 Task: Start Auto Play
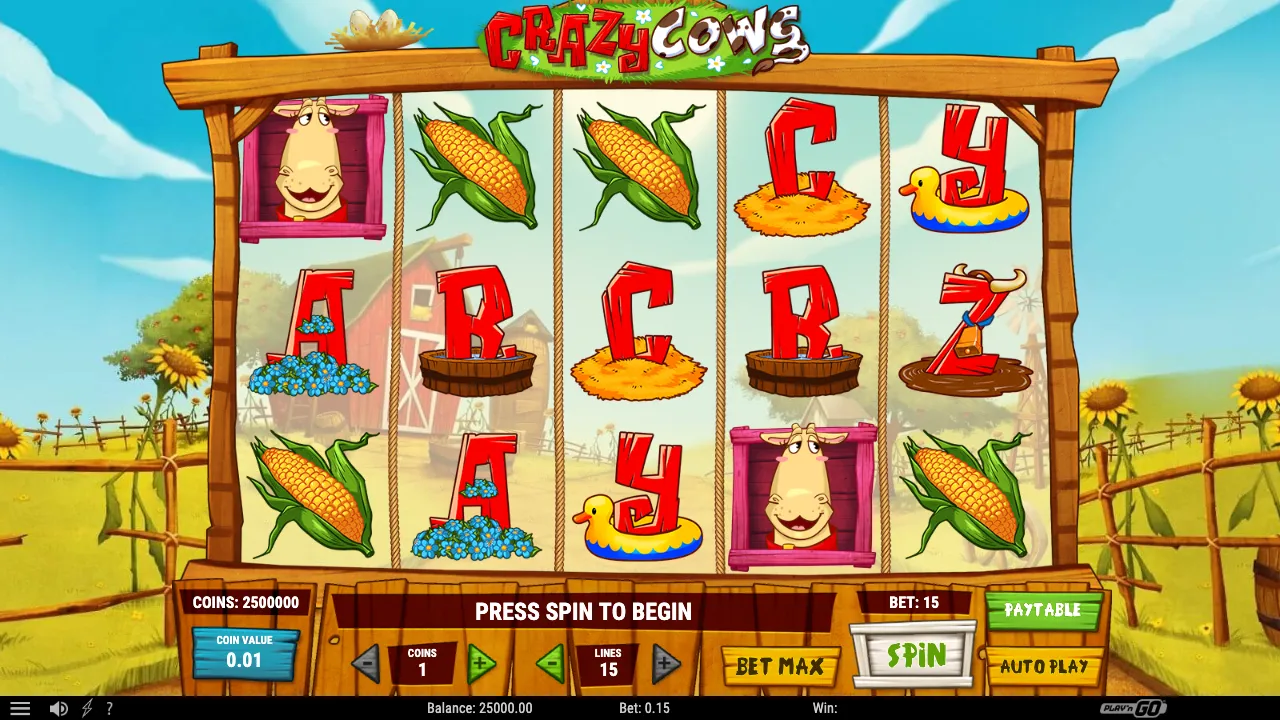[1043, 666]
